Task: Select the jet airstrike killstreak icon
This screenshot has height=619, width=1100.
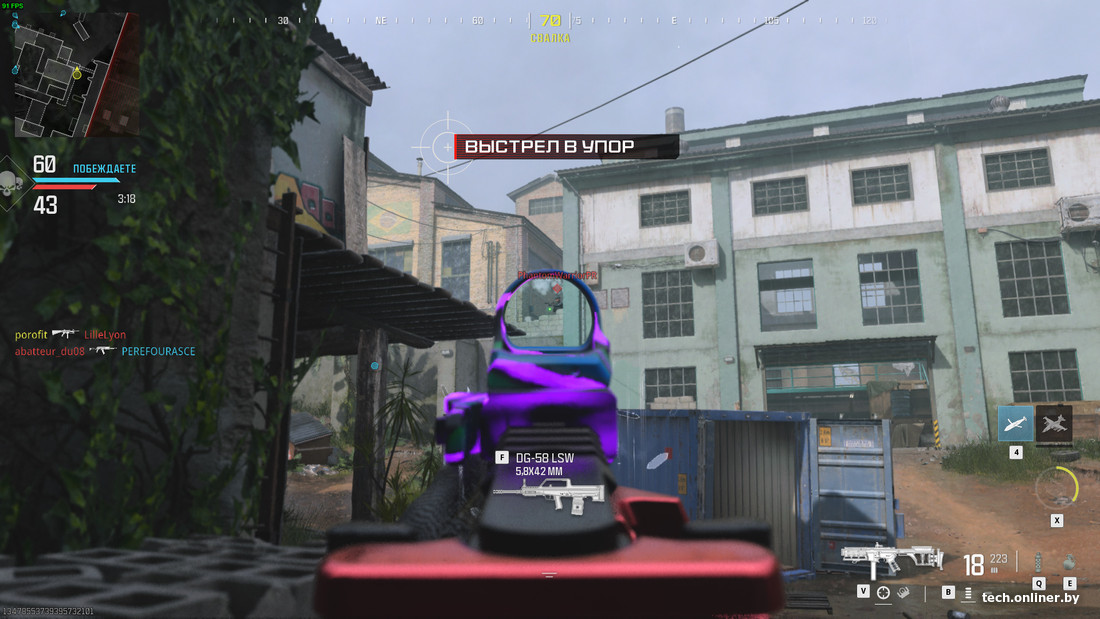Action: (x=1054, y=424)
